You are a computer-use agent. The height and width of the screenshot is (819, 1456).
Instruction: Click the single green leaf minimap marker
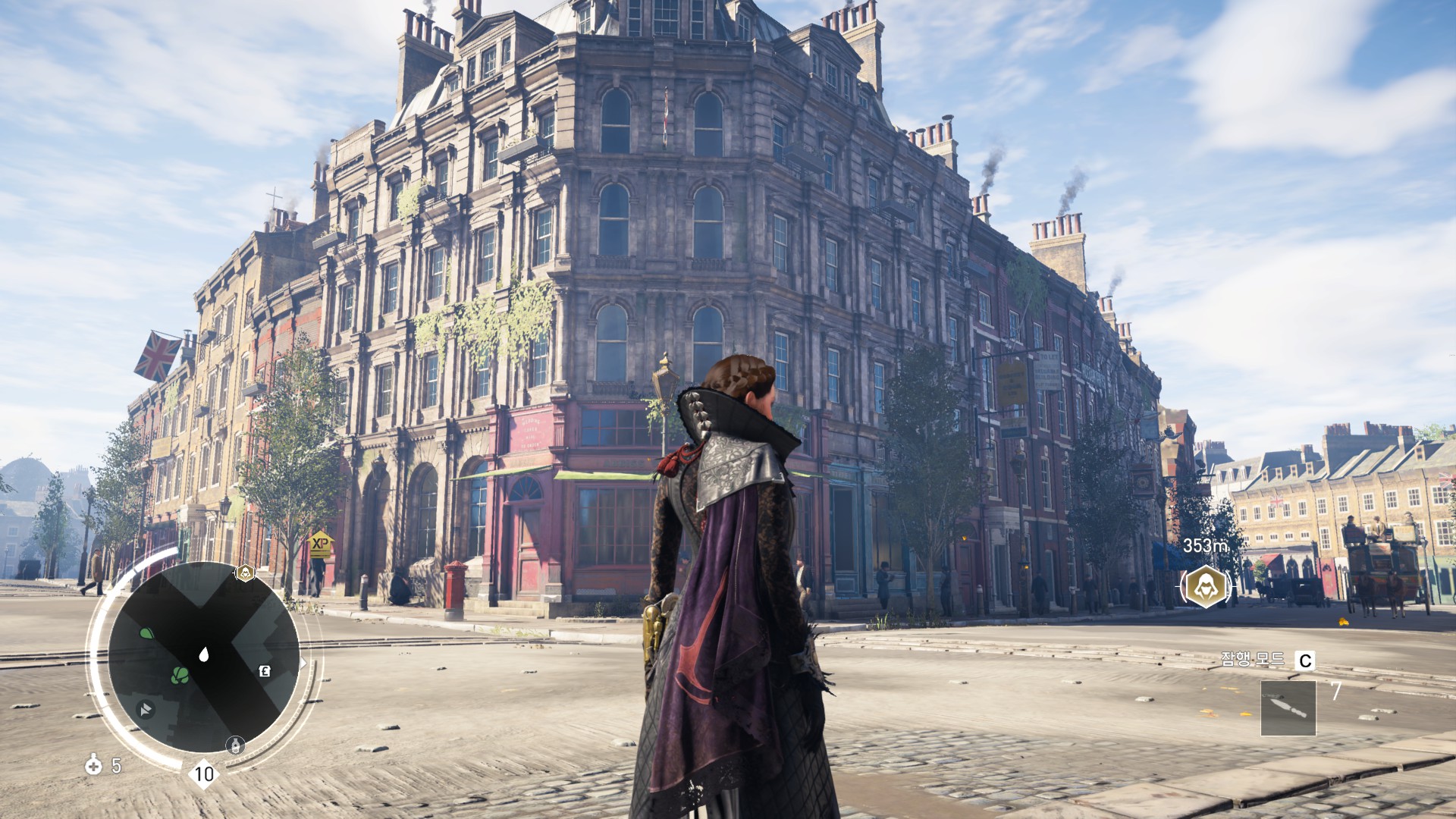coord(147,632)
